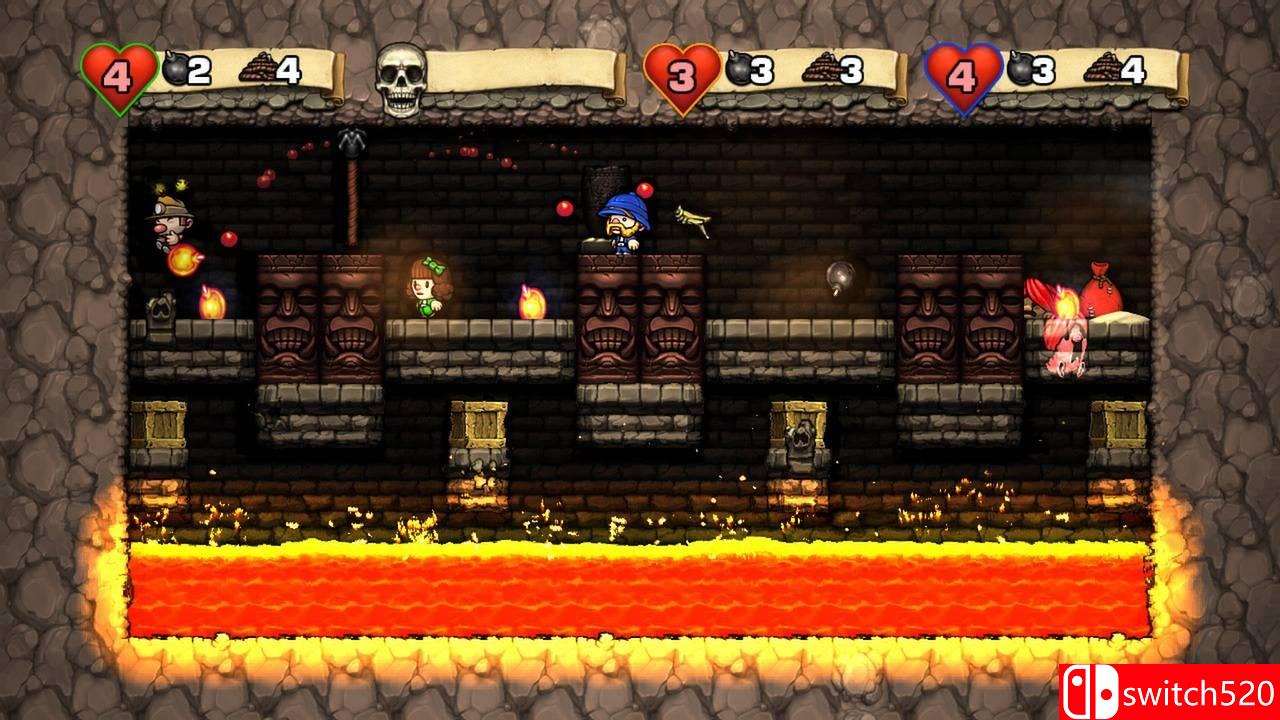Pick up the bomb lying near the tiki statue
The image size is (1280, 720).
pos(838,277)
